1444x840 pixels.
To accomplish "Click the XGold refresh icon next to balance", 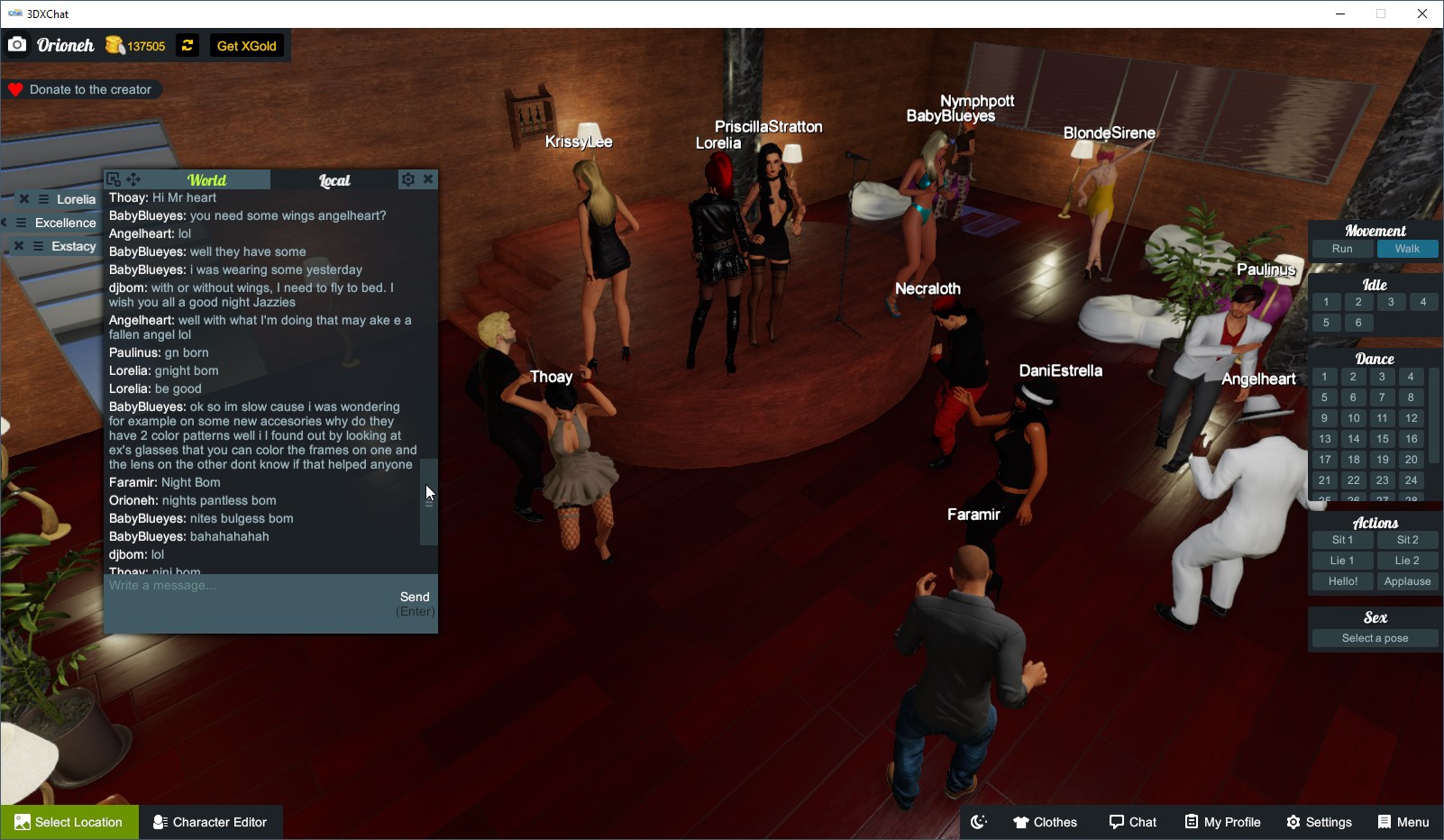I will coord(187,45).
